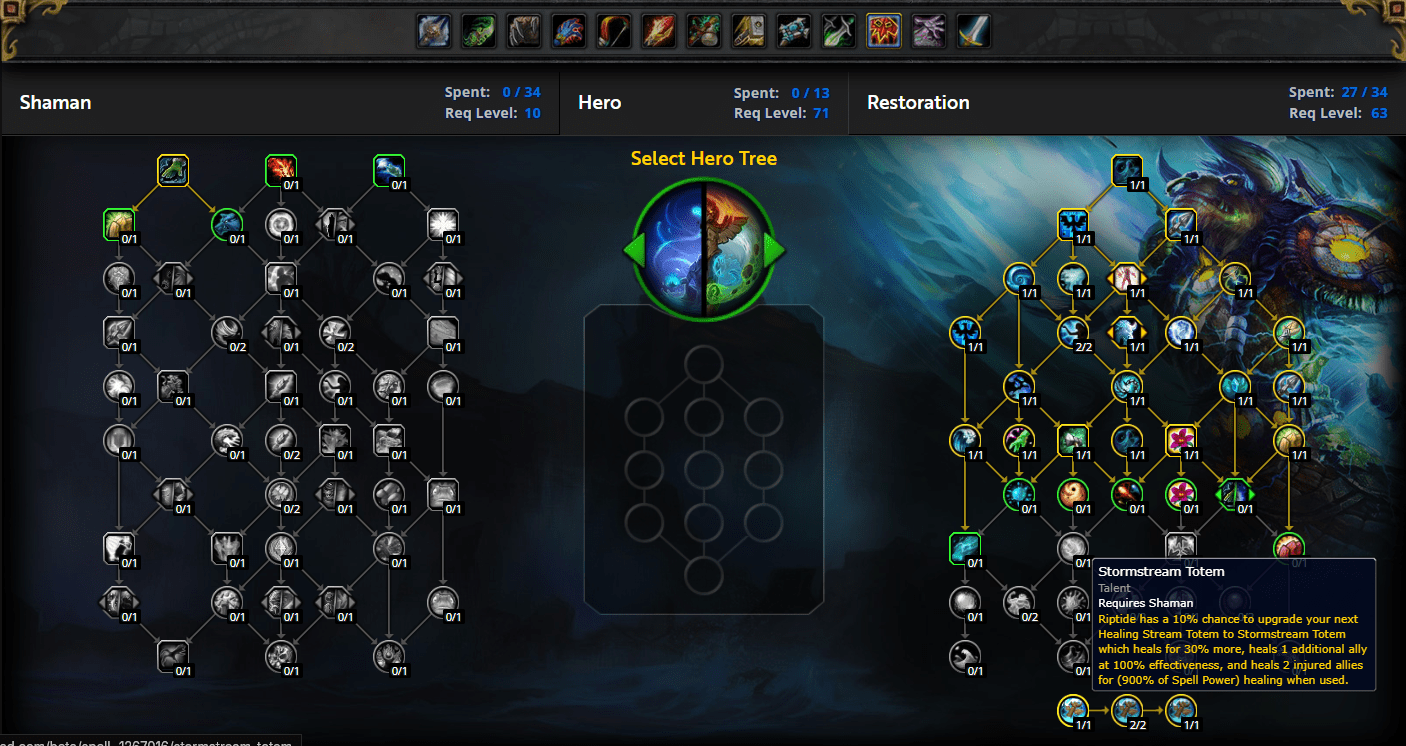Learn the green-bordered water talent in Restoration tree
The height and width of the screenshot is (746, 1406).
pyautogui.click(x=965, y=547)
